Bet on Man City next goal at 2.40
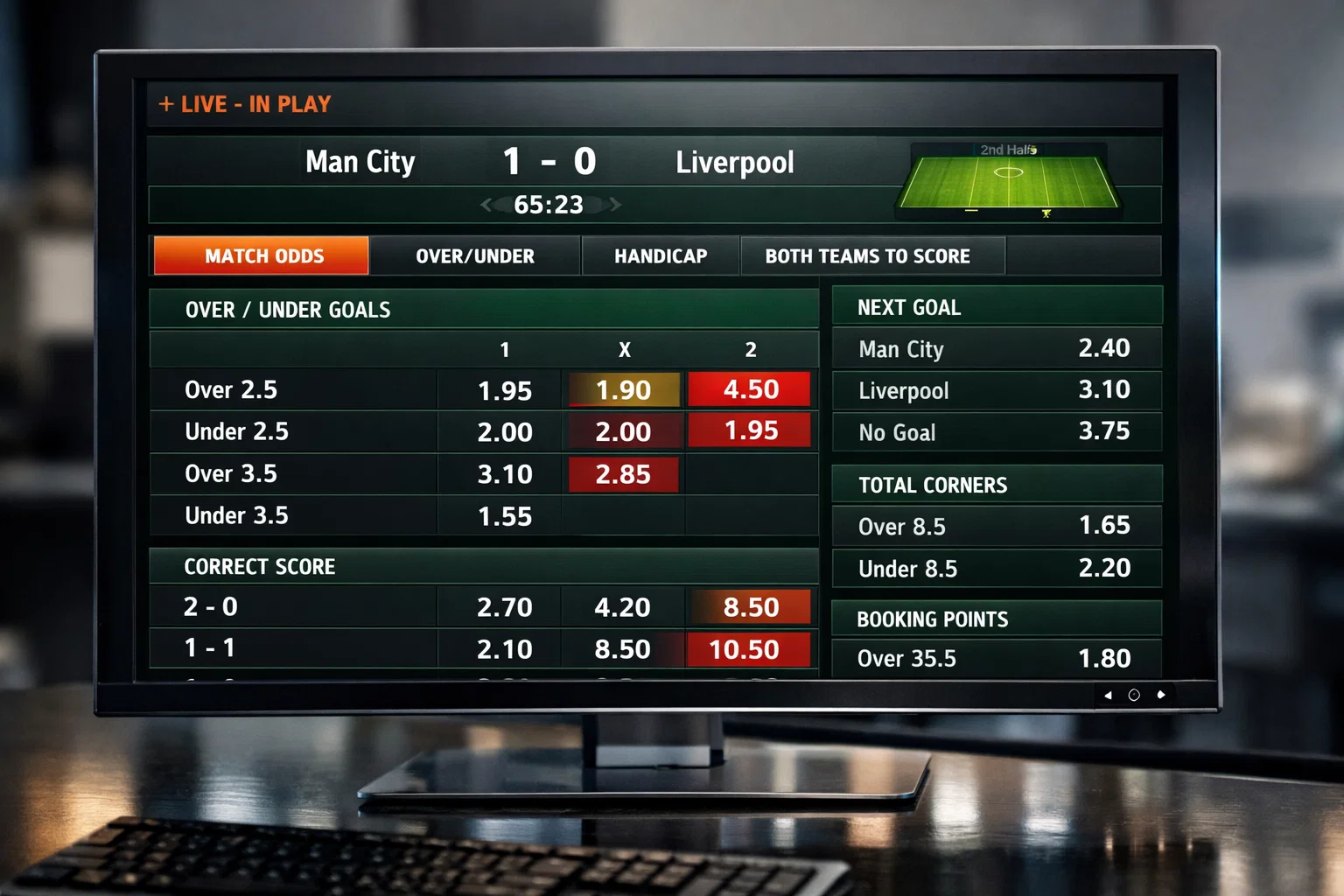1344x896 pixels. pos(1103,348)
